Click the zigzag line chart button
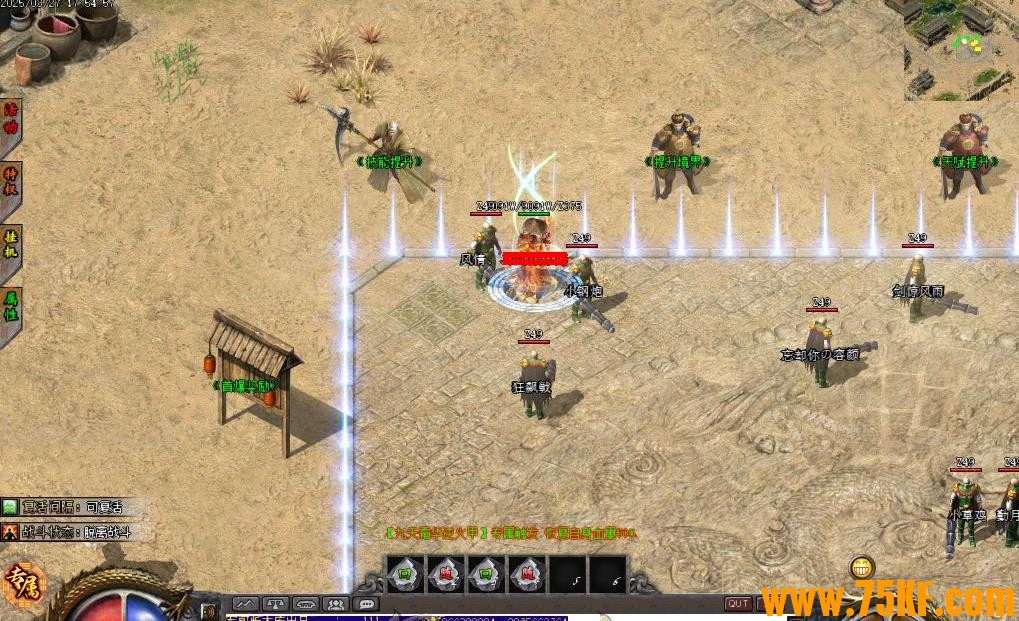 [x=246, y=604]
